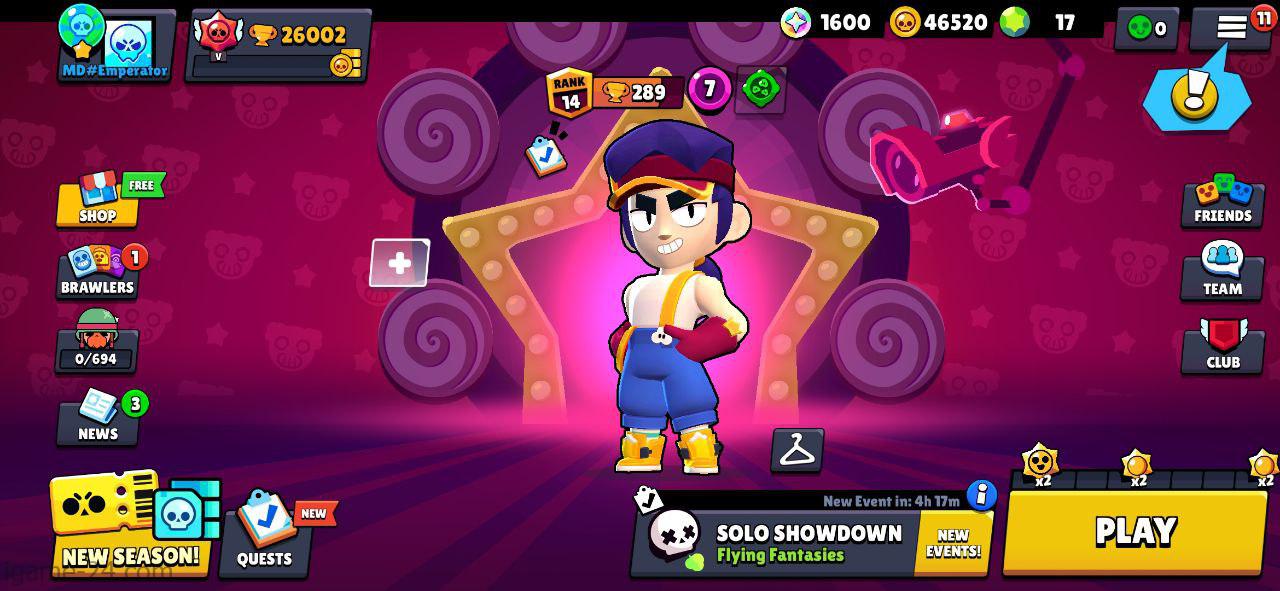Start a match with the PLAY button
This screenshot has width=1280, height=591.
click(1135, 532)
